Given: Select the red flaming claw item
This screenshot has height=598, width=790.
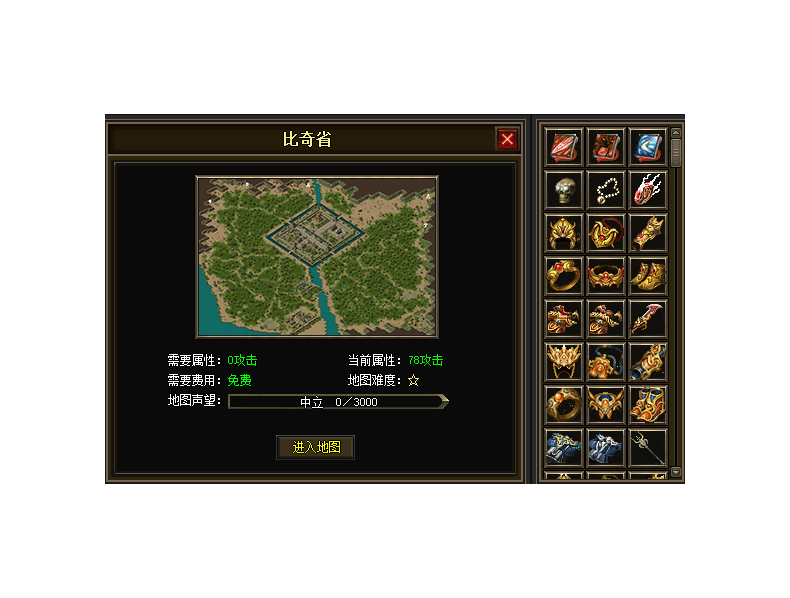Looking at the screenshot, I should pos(648,190).
